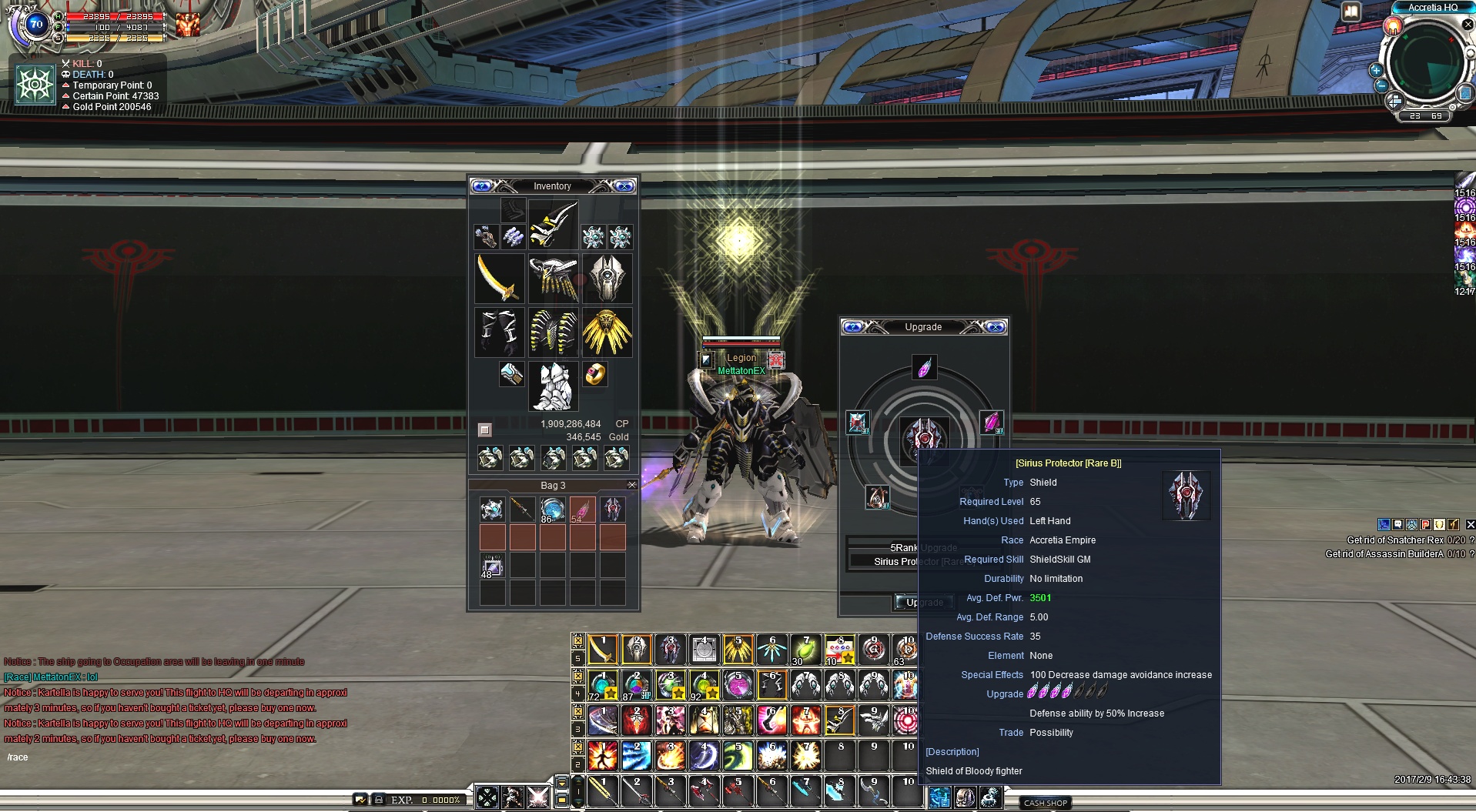The width and height of the screenshot is (1476, 812).
Task: Open help for the Upgrade window
Action: coord(853,327)
